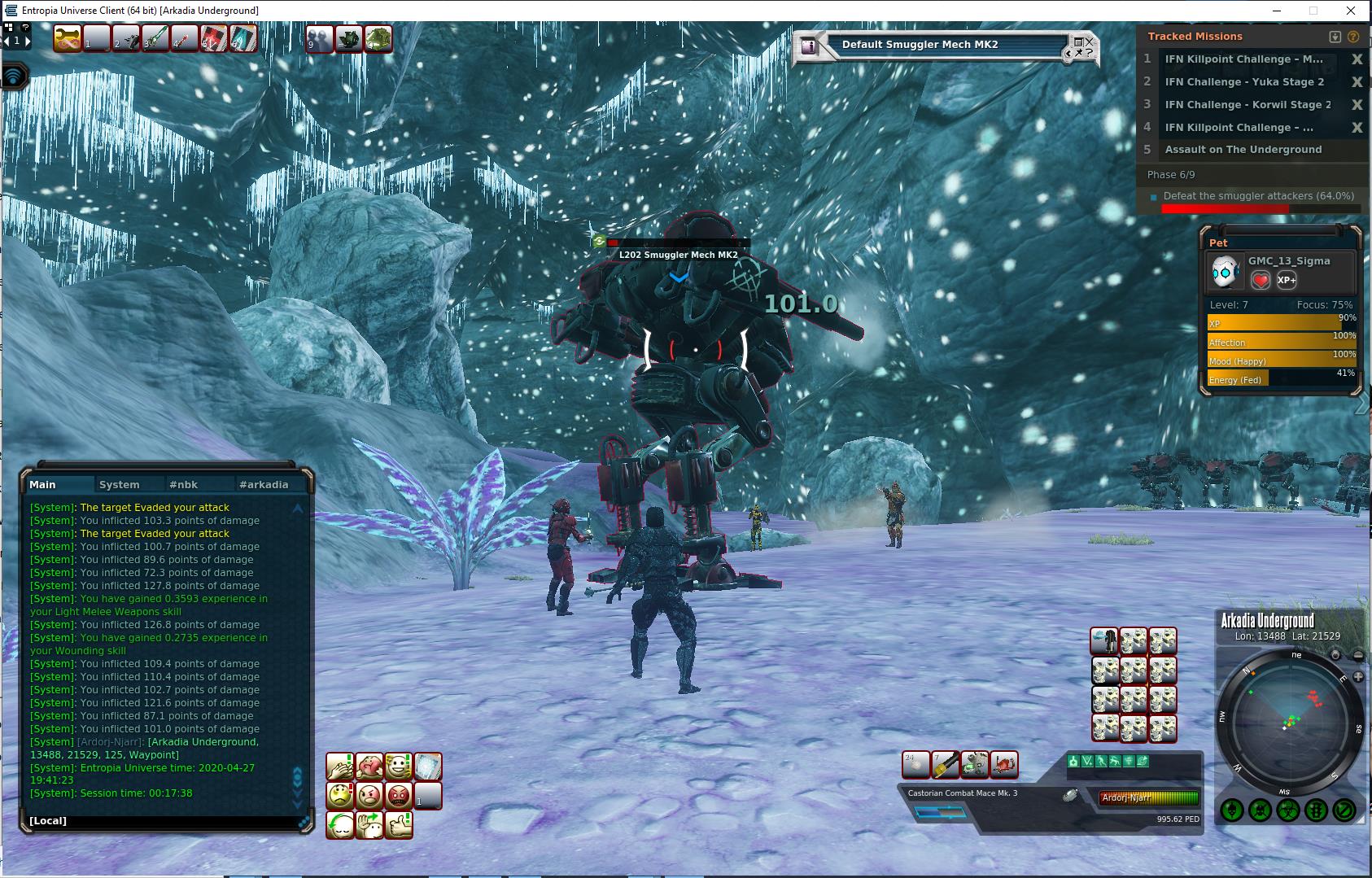The height and width of the screenshot is (878, 1372).
Task: Zoom in the radar with plus button
Action: coord(1358,677)
